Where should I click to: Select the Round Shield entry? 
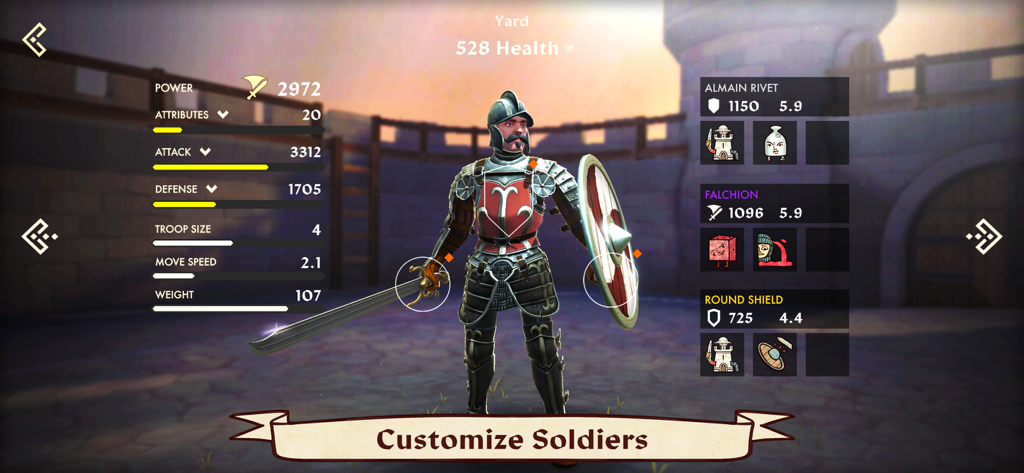tap(775, 309)
